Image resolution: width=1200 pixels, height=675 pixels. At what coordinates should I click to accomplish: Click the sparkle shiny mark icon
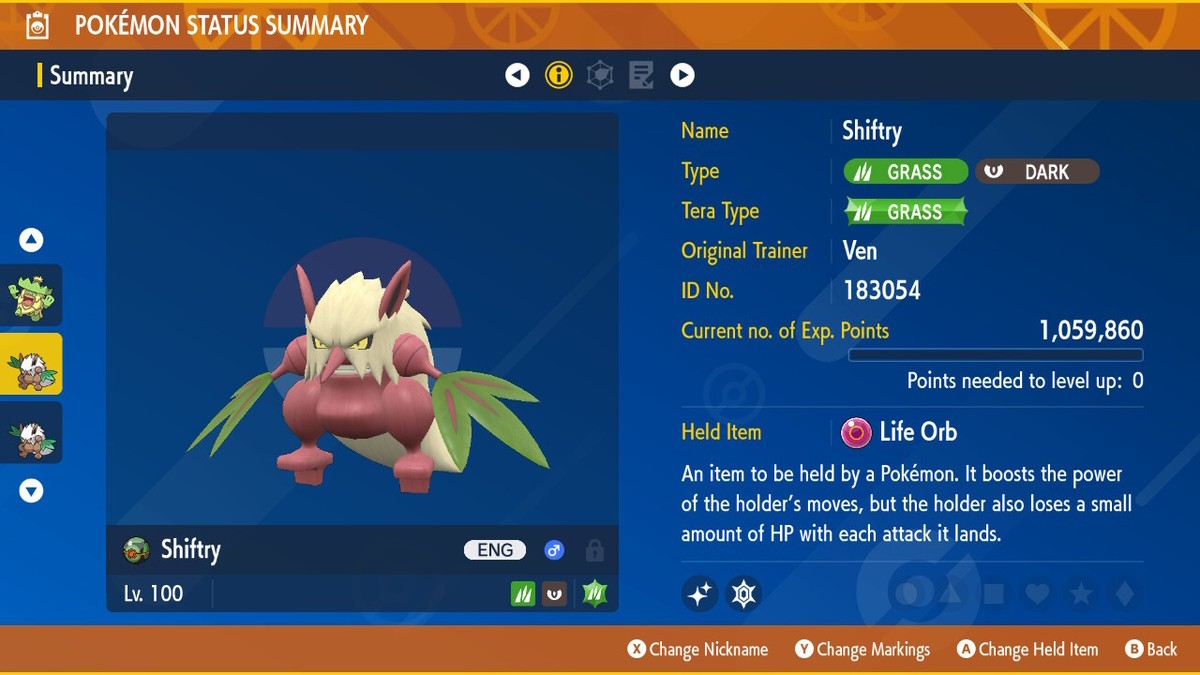(x=700, y=594)
